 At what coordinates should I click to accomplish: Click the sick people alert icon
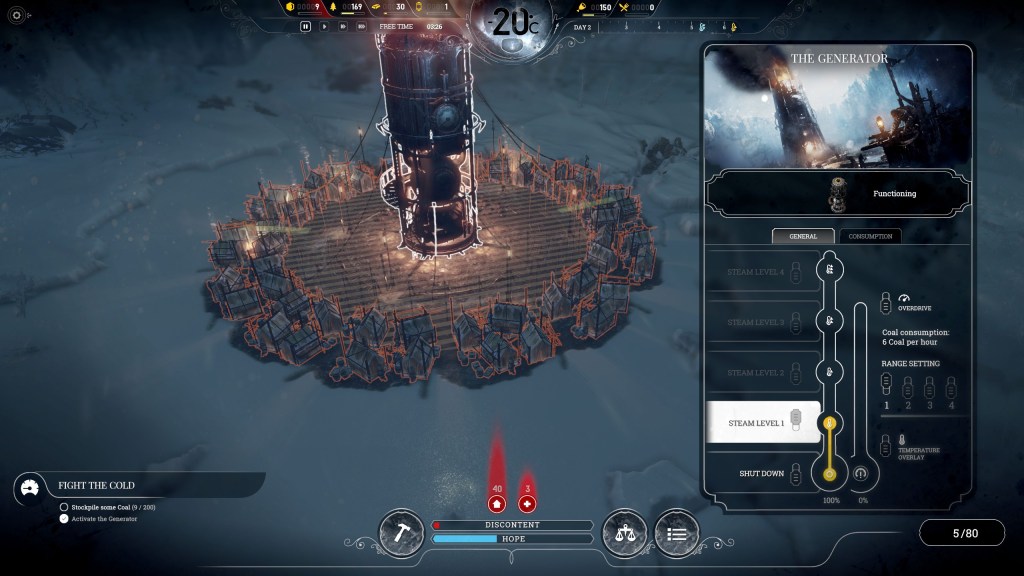coord(527,502)
